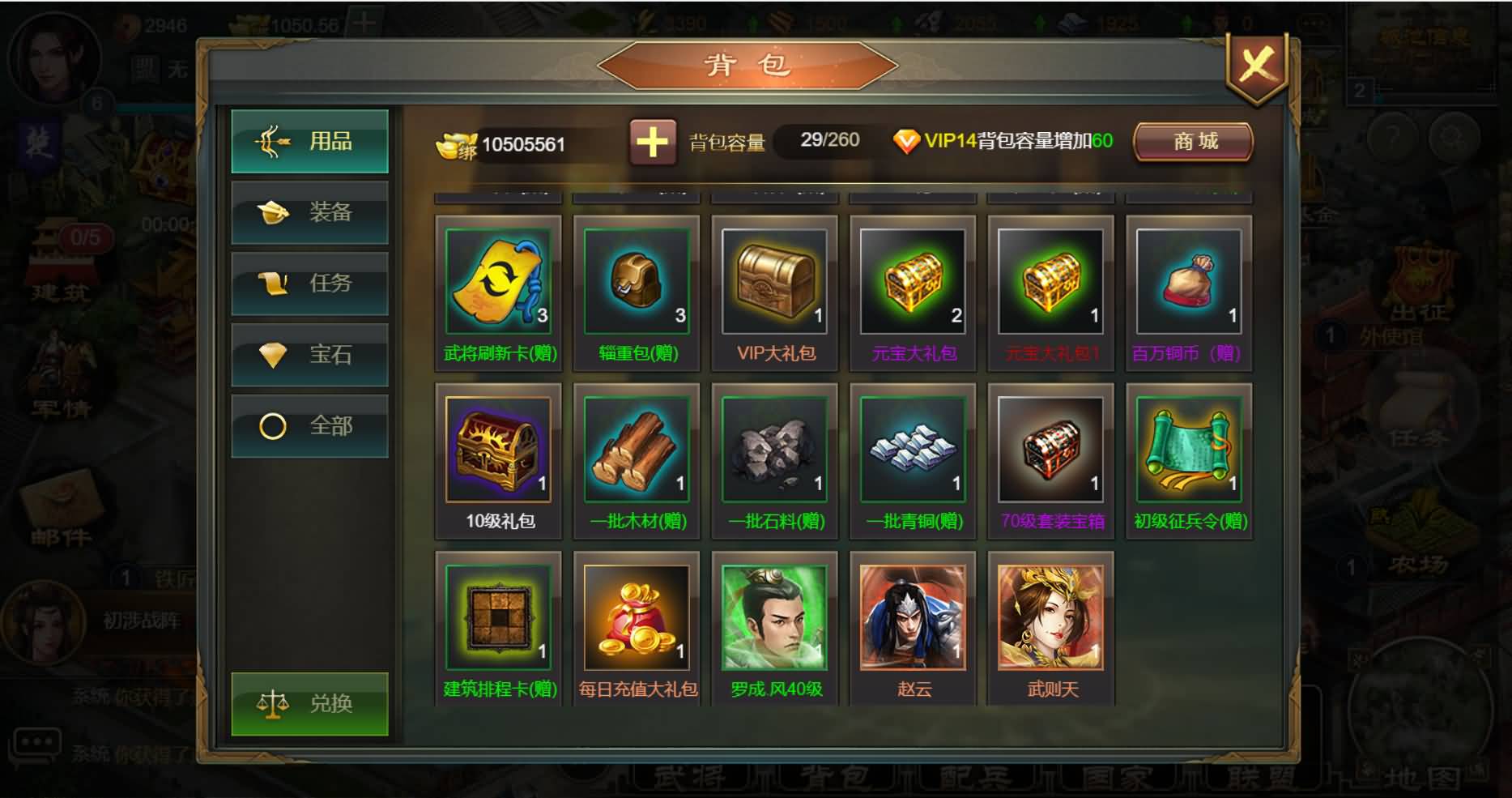The image size is (1512, 798).
Task: Choose the 一批木材 wood logs item
Action: pos(637,450)
